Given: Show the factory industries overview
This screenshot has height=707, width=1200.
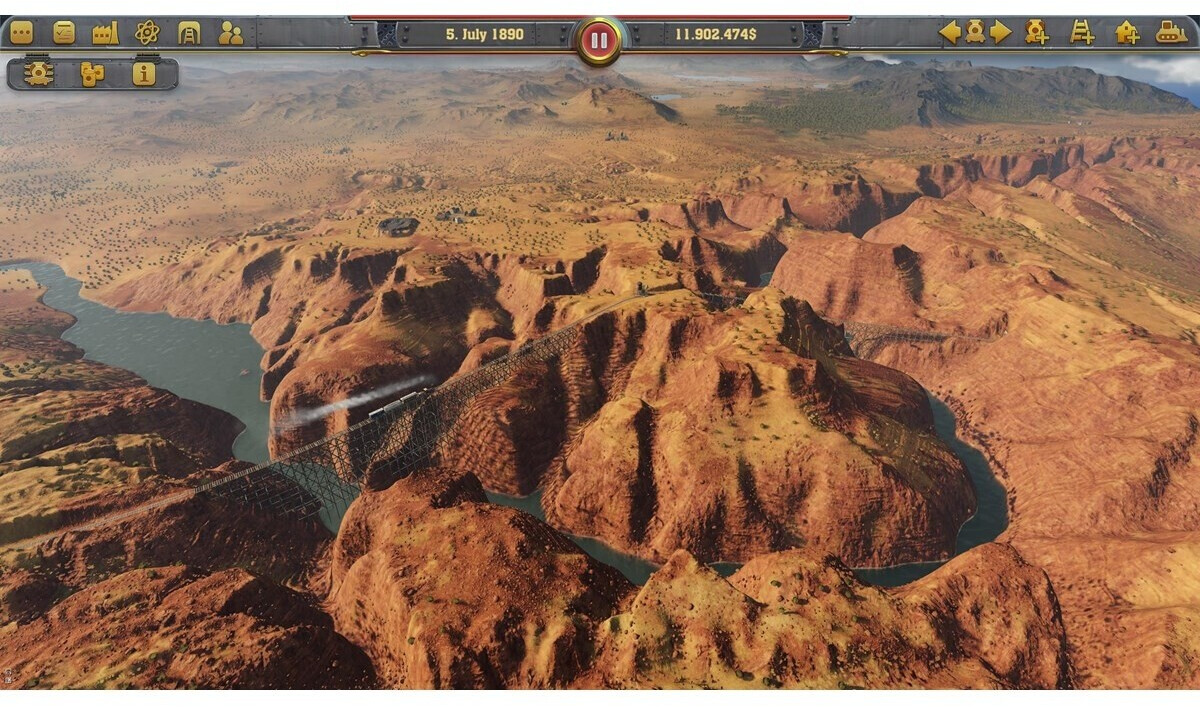Looking at the screenshot, I should [105, 33].
